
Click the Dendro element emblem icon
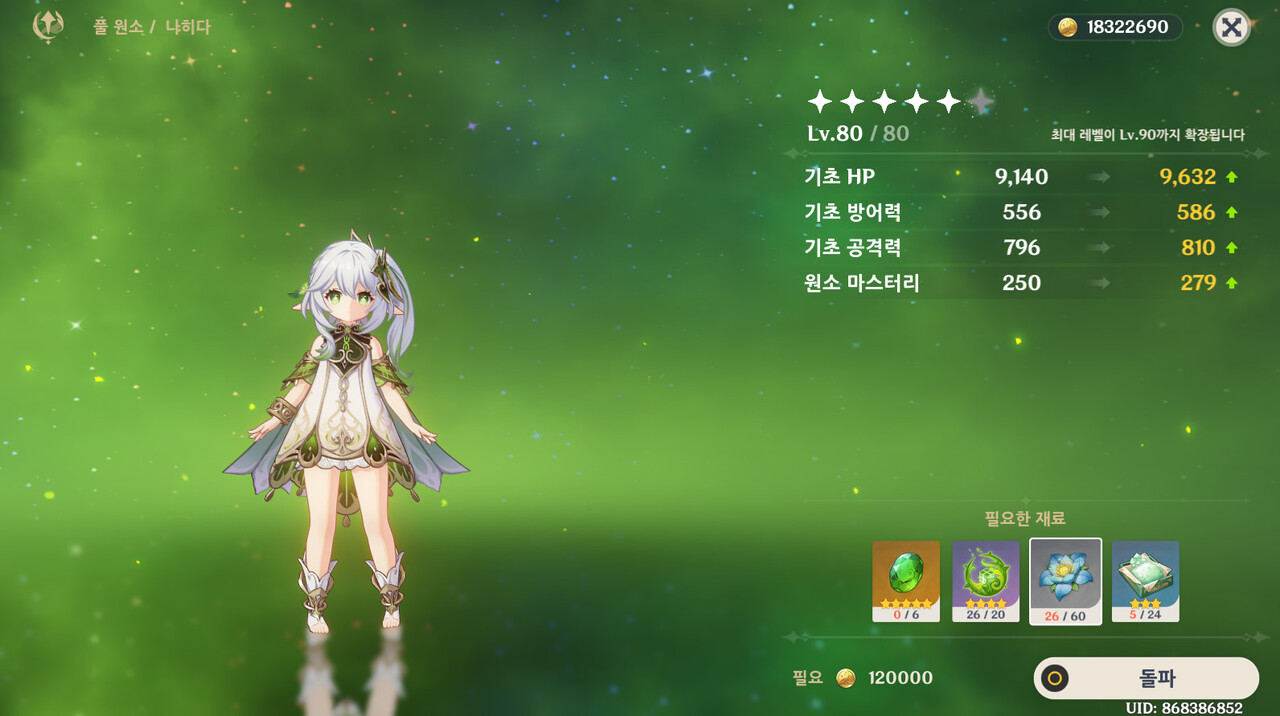pyautogui.click(x=48, y=27)
